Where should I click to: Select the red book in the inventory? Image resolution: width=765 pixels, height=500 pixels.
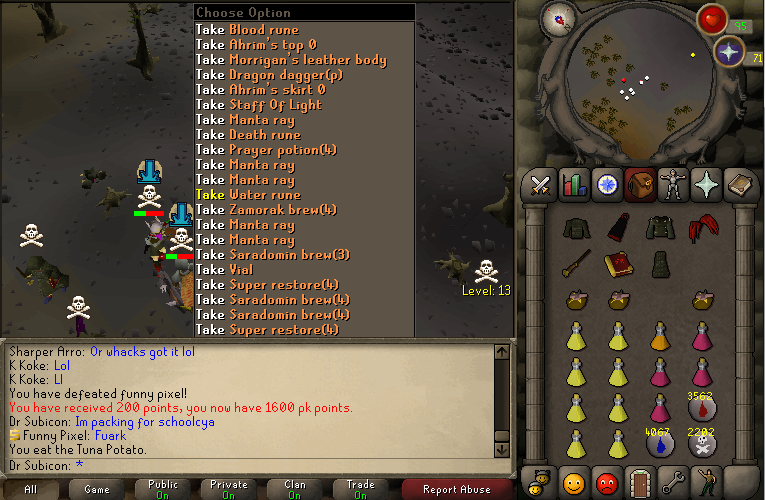click(x=616, y=263)
